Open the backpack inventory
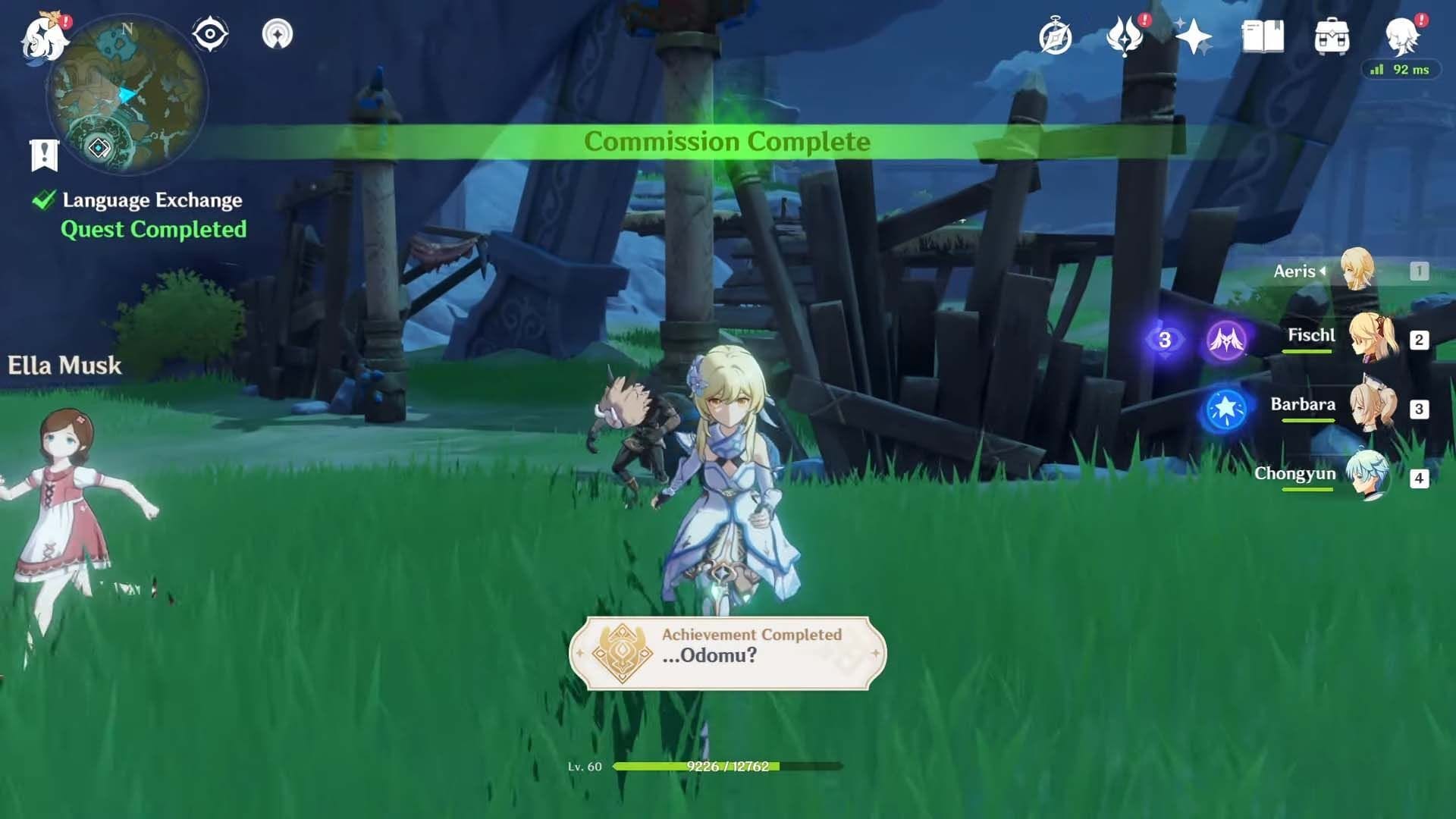 tap(1332, 36)
